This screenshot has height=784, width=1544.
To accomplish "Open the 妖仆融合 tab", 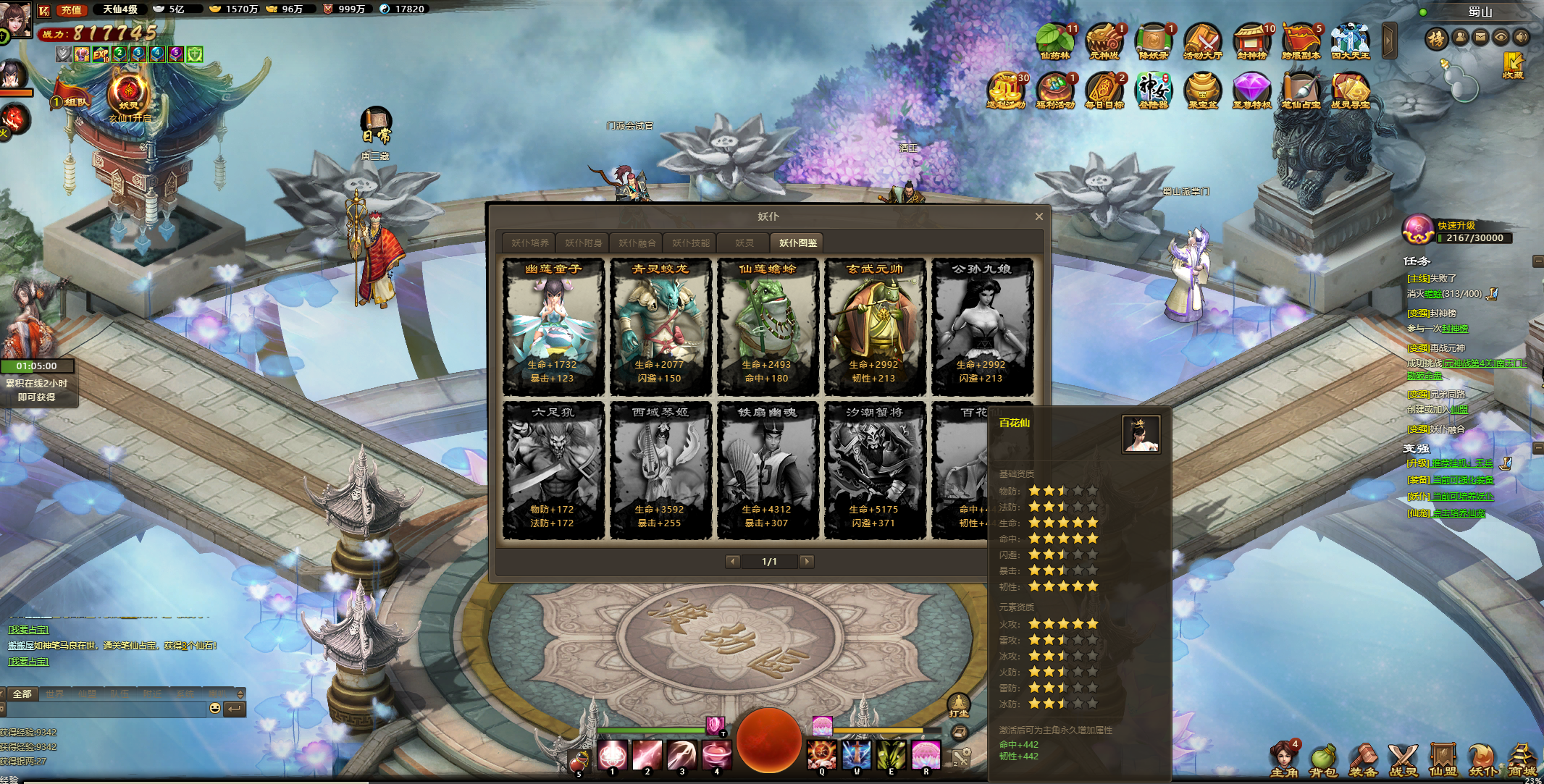I will coord(637,243).
